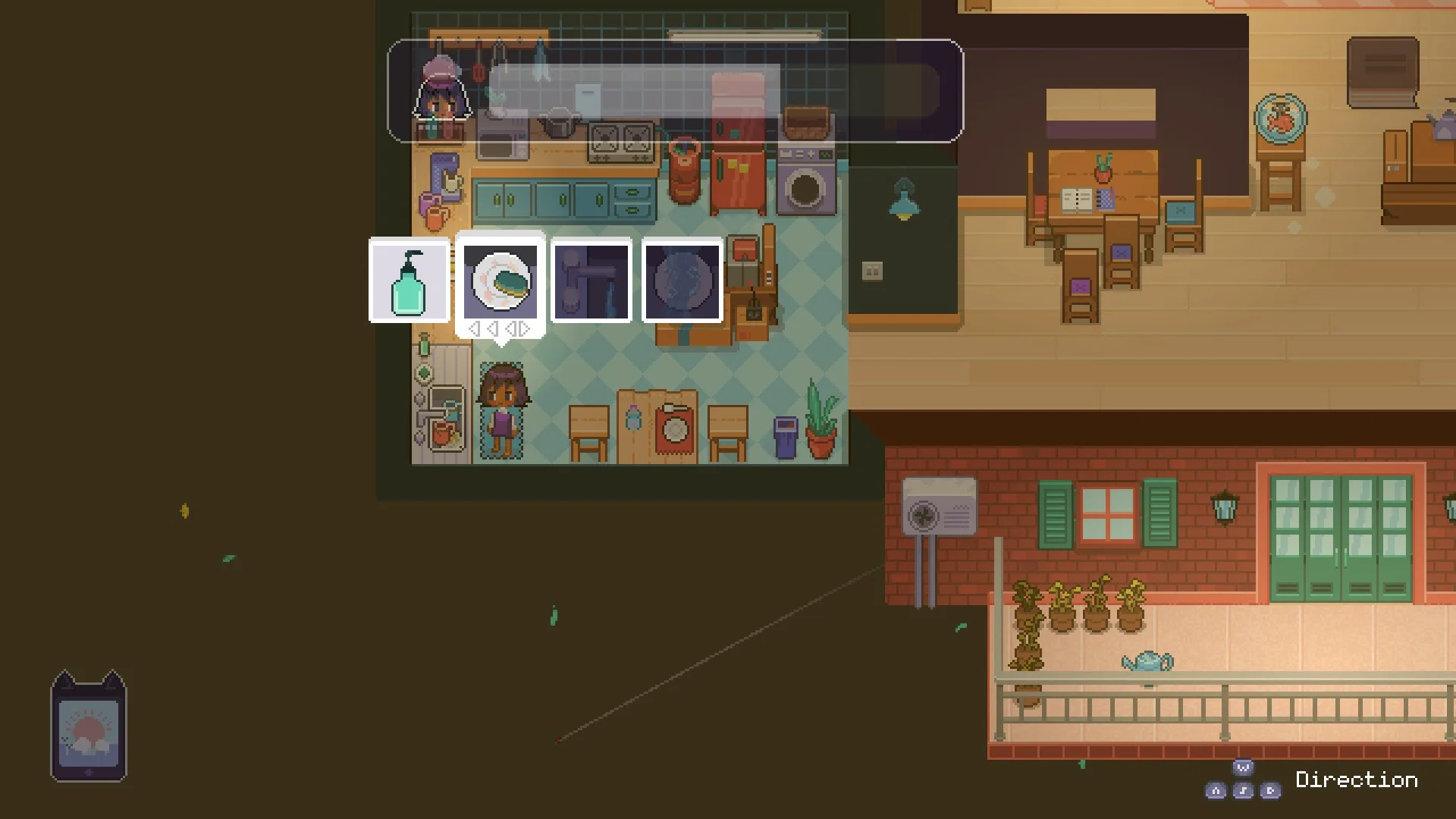Viewport: 1456px width, 819px height.
Task: Select the soap dispenser step card
Action: coord(409,281)
